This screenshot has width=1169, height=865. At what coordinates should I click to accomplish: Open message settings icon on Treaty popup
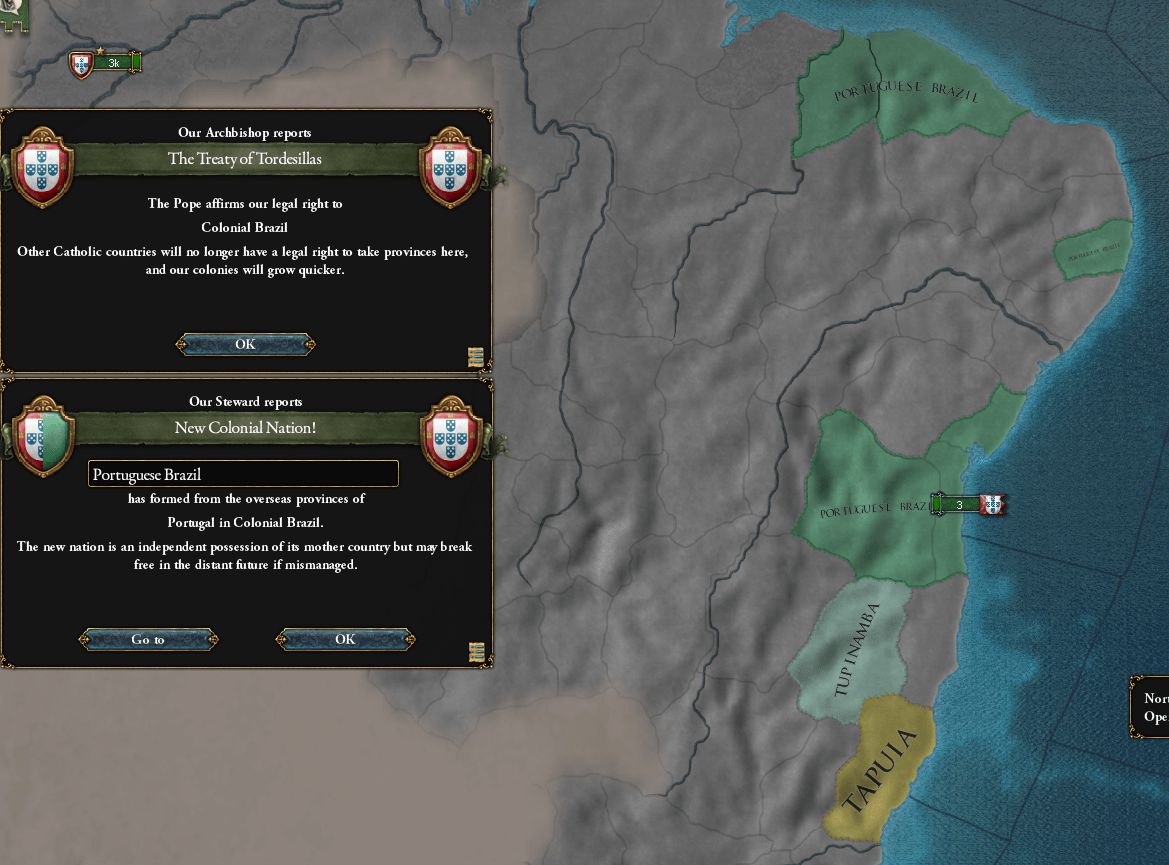coord(476,357)
